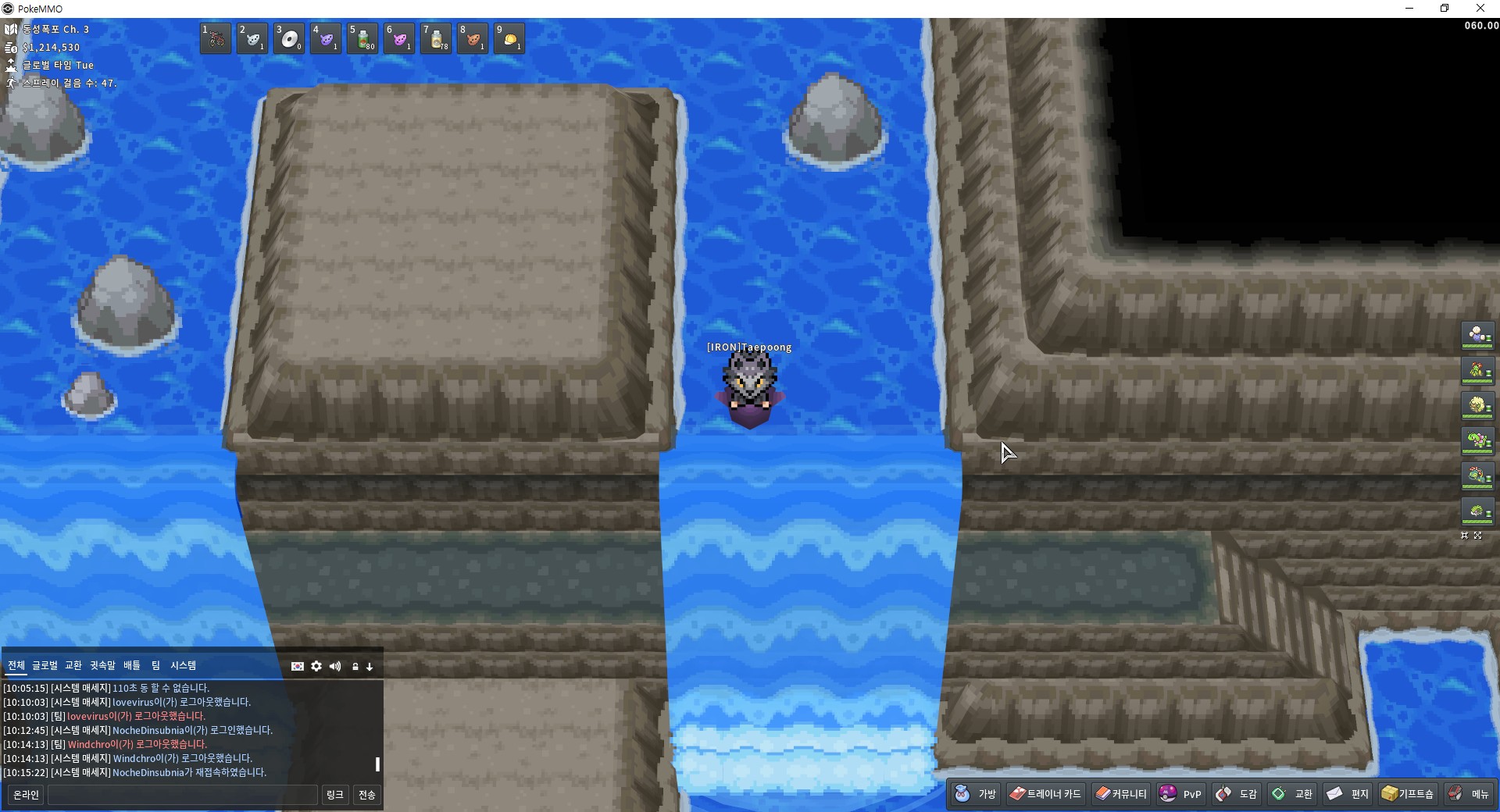Switch to the 시스템 chat tab

[183, 665]
